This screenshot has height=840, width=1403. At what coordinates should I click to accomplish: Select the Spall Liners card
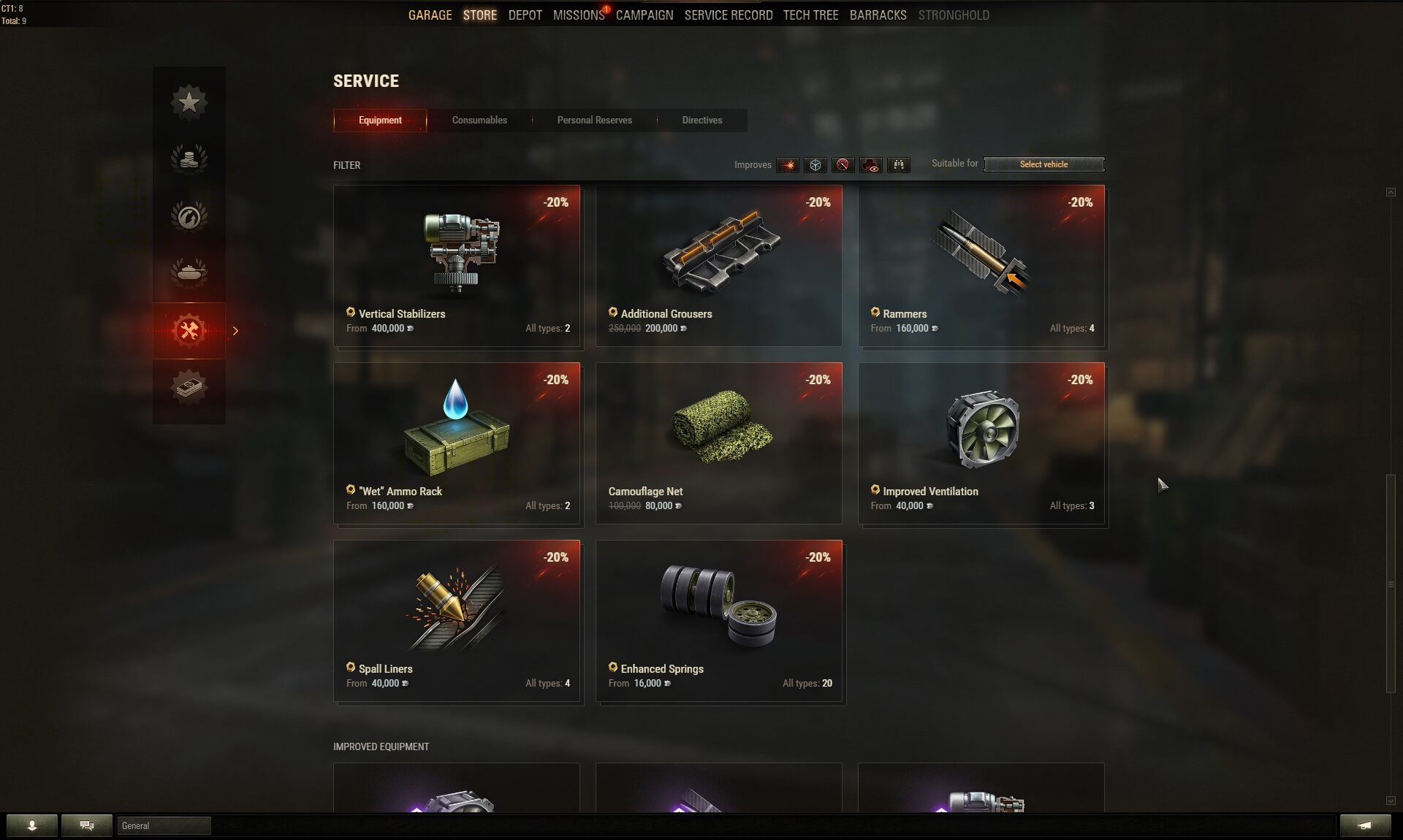click(x=457, y=621)
